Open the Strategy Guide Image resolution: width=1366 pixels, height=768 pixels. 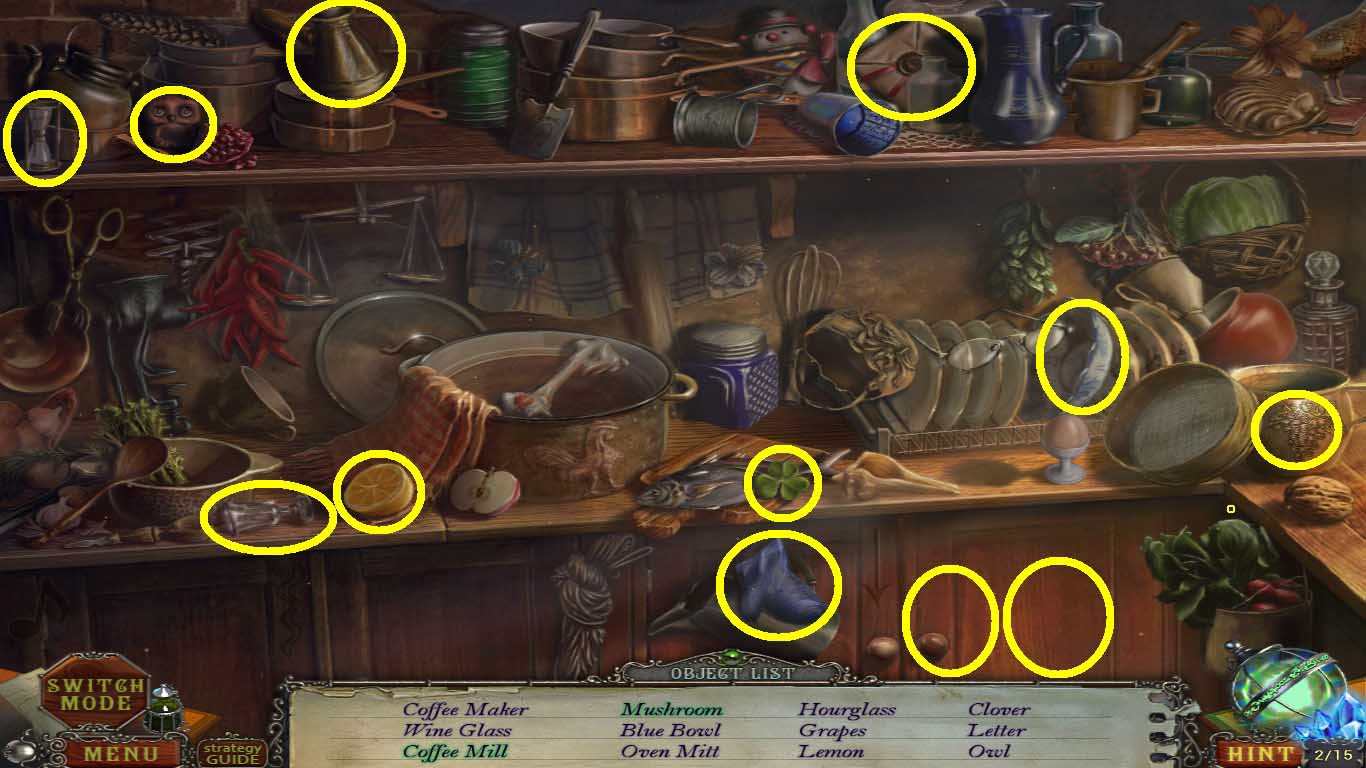click(x=232, y=753)
